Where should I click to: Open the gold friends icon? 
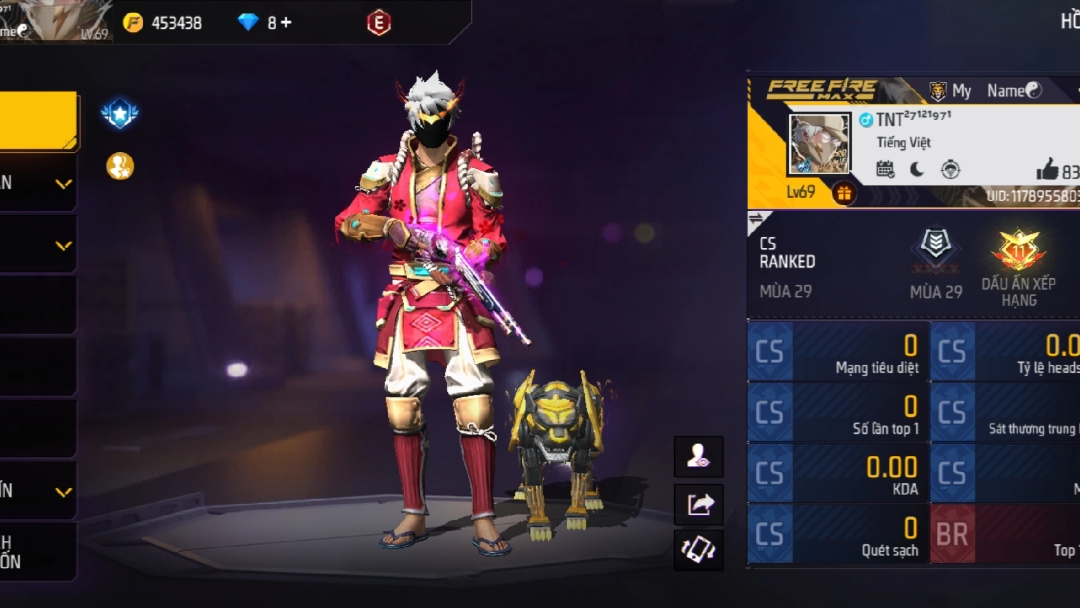[x=120, y=166]
